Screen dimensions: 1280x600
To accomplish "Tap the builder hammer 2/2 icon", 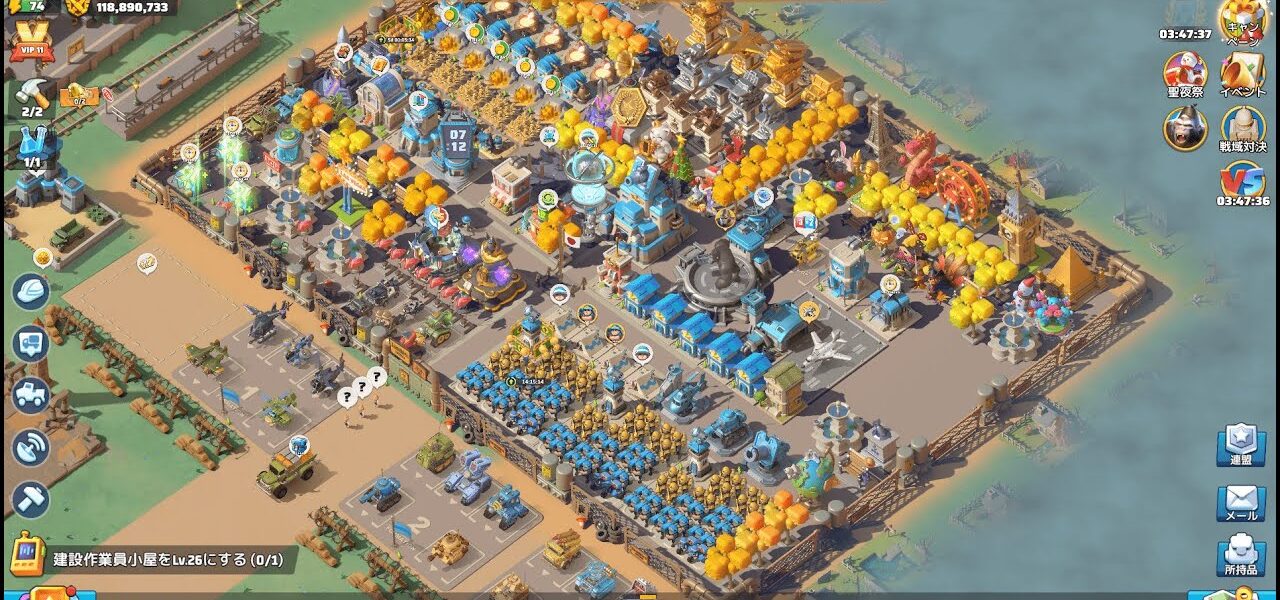I will 32,96.
